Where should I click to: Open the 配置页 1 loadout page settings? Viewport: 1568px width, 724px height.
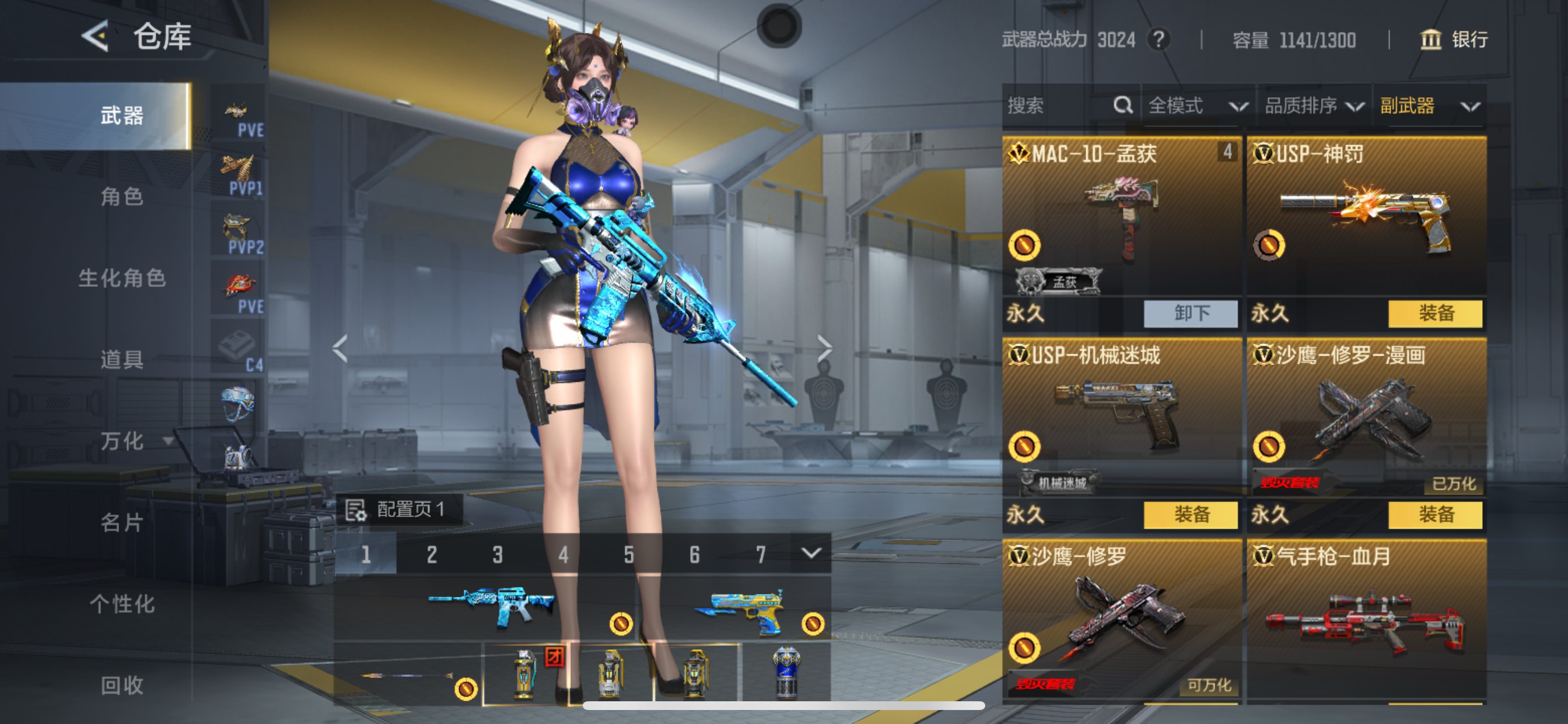(400, 509)
